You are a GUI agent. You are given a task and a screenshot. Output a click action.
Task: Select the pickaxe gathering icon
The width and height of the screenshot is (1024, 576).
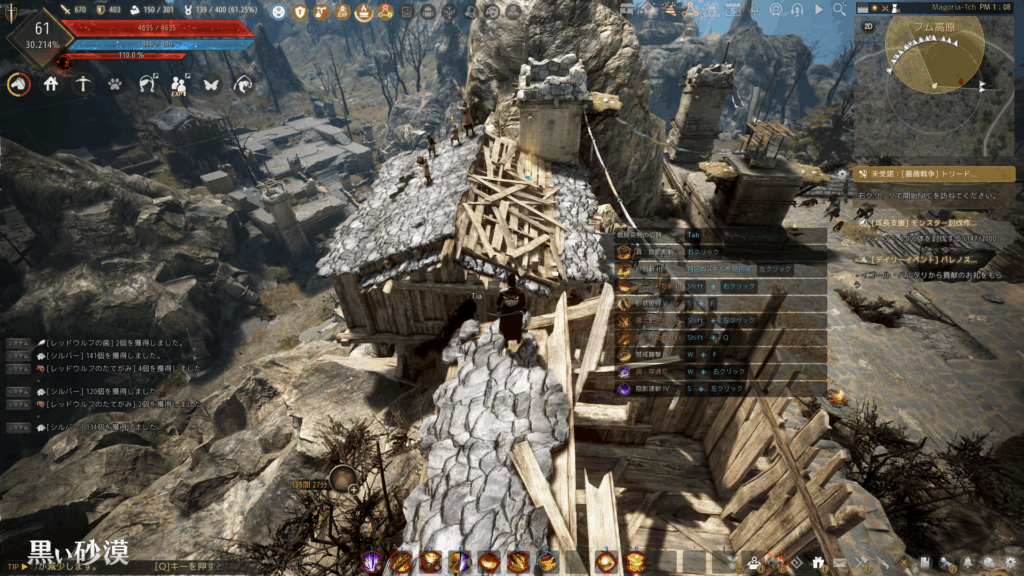tap(83, 85)
